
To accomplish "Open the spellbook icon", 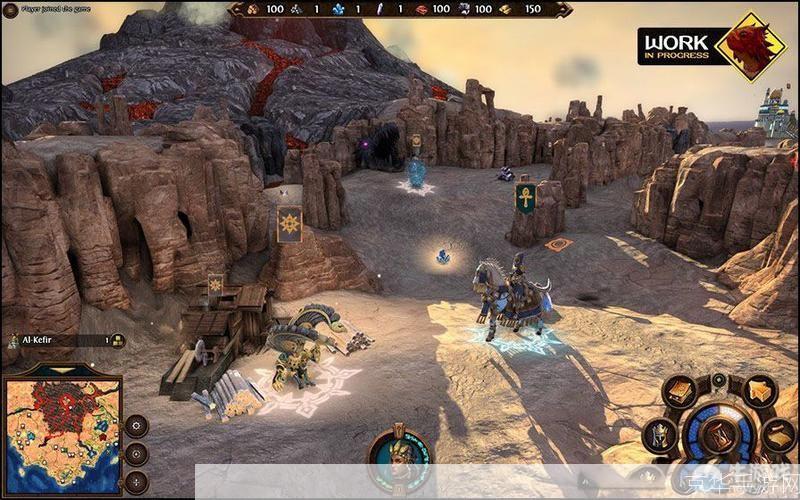I will 682,391.
